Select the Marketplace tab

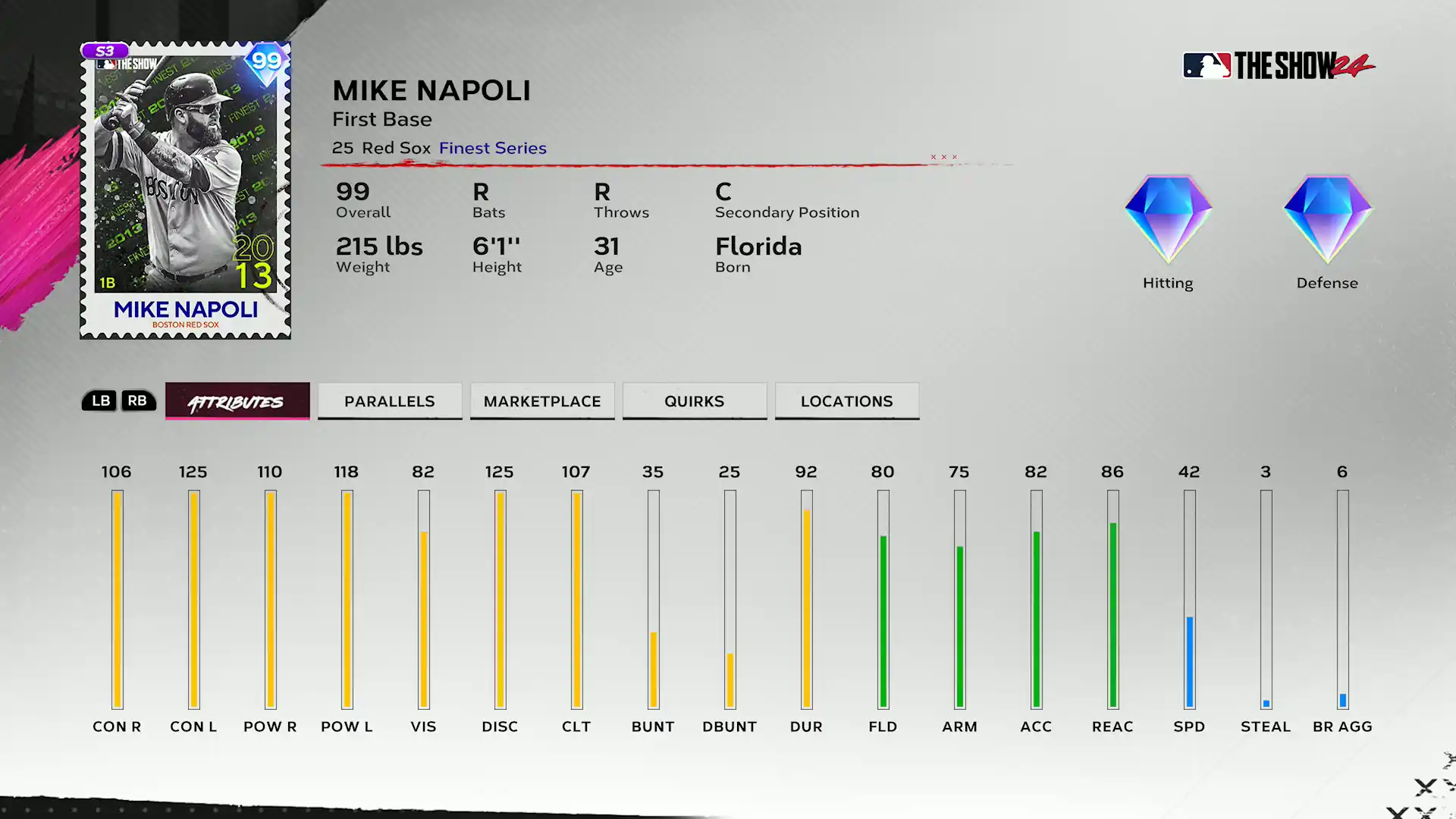542,401
